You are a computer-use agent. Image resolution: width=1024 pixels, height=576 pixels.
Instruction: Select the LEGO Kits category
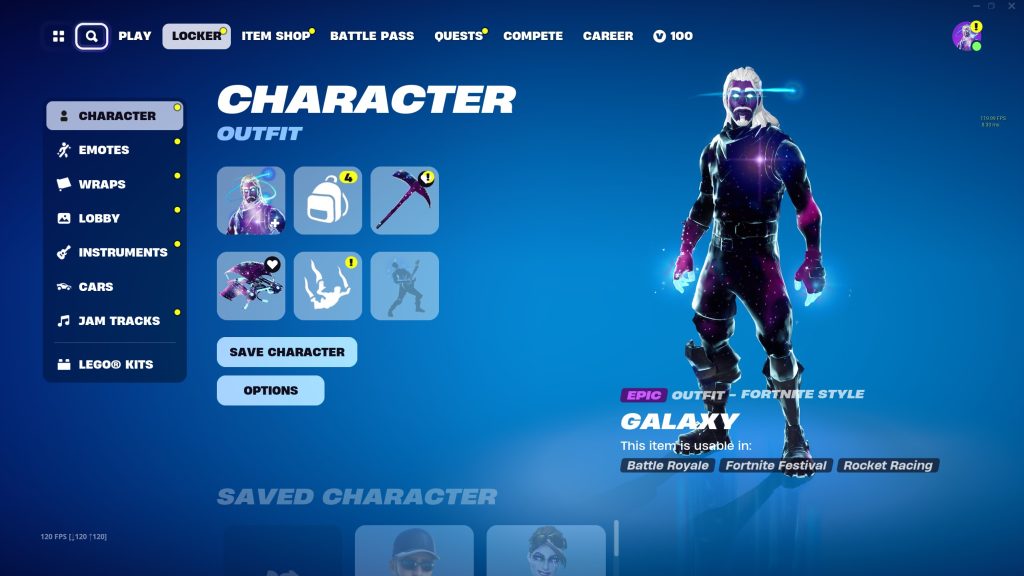116,365
